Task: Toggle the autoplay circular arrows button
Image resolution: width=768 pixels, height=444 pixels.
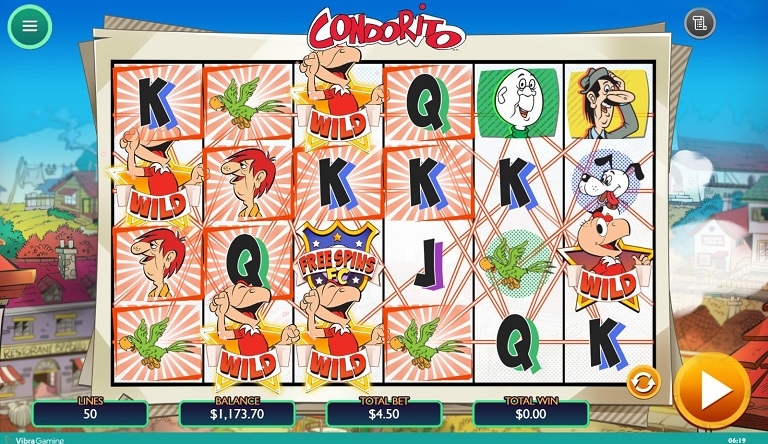Action: pos(641,381)
